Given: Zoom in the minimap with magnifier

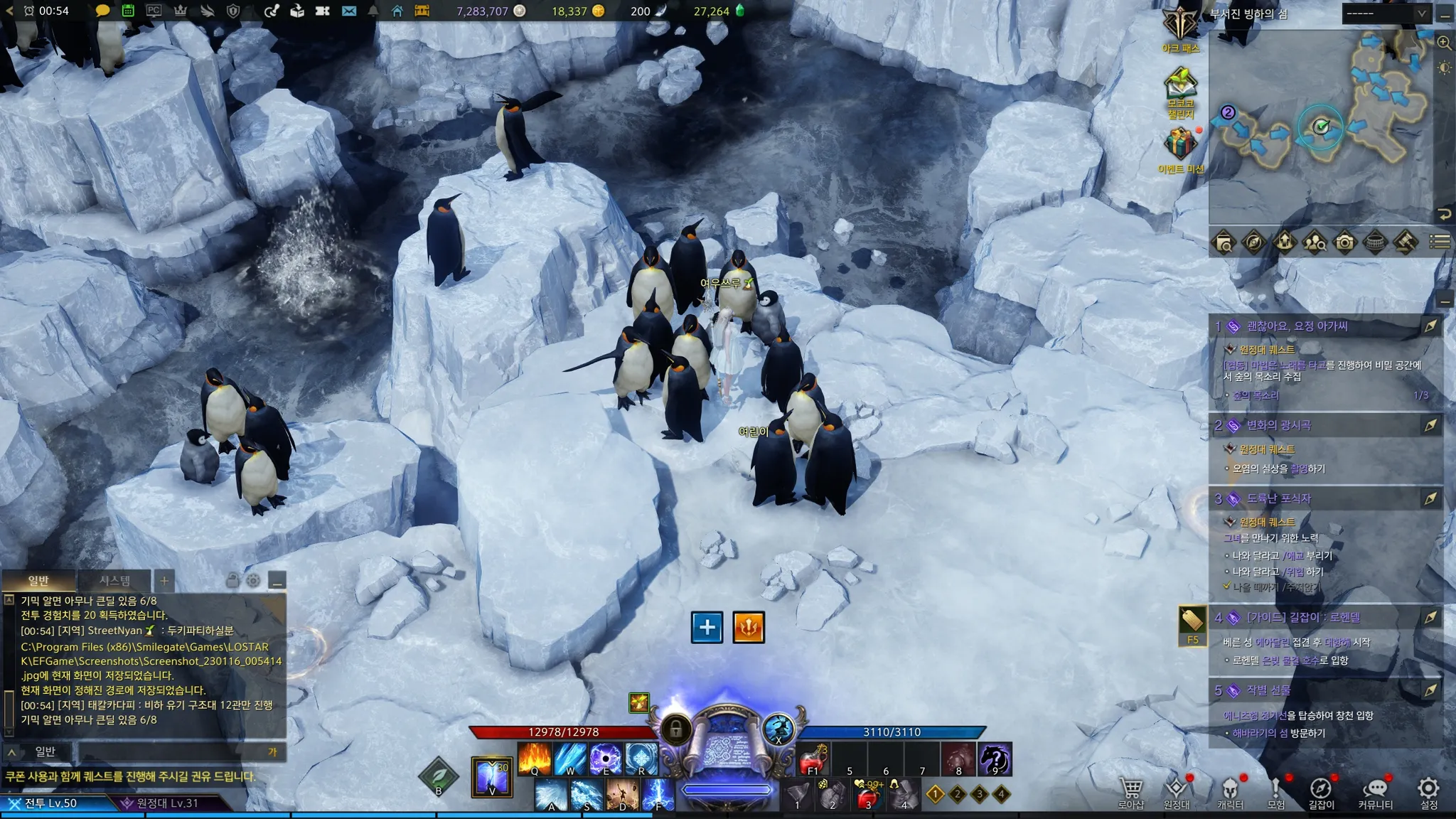Looking at the screenshot, I should coord(1444,43).
